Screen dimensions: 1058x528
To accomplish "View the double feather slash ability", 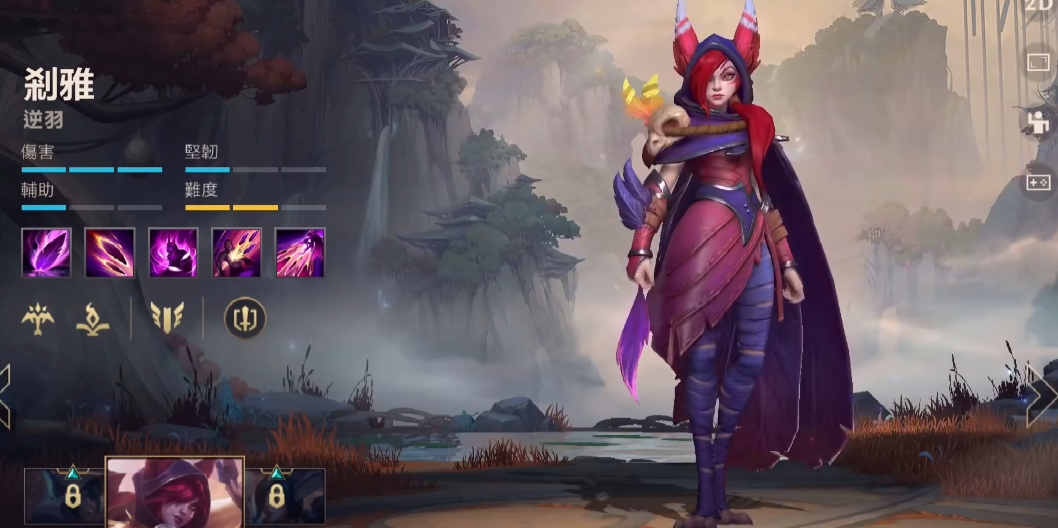I will tap(109, 252).
